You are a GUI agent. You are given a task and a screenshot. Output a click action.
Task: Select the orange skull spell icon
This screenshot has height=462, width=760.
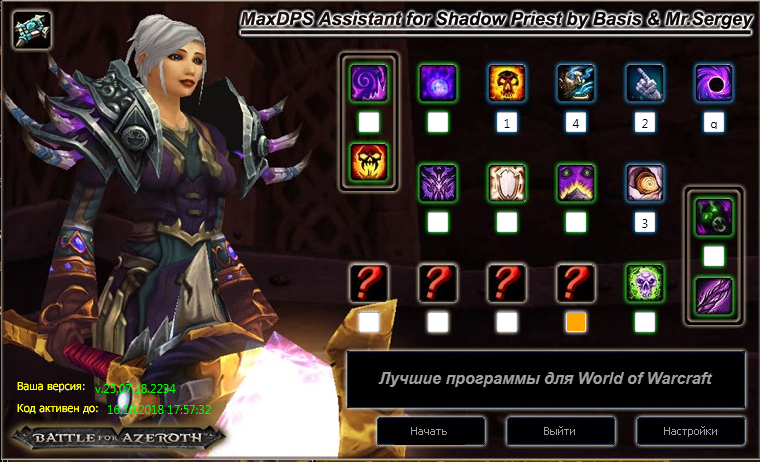[x=506, y=84]
